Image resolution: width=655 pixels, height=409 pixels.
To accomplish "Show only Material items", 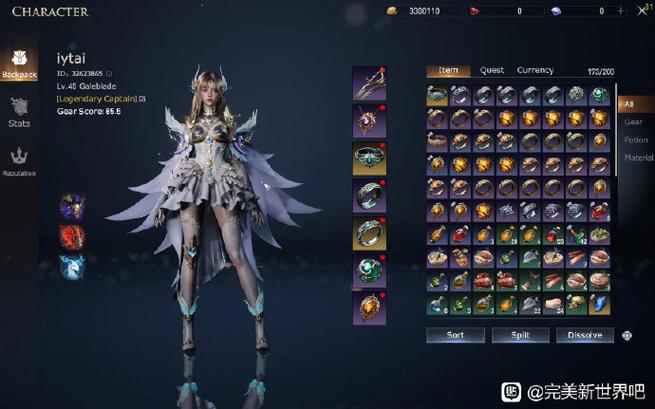I will pos(638,158).
